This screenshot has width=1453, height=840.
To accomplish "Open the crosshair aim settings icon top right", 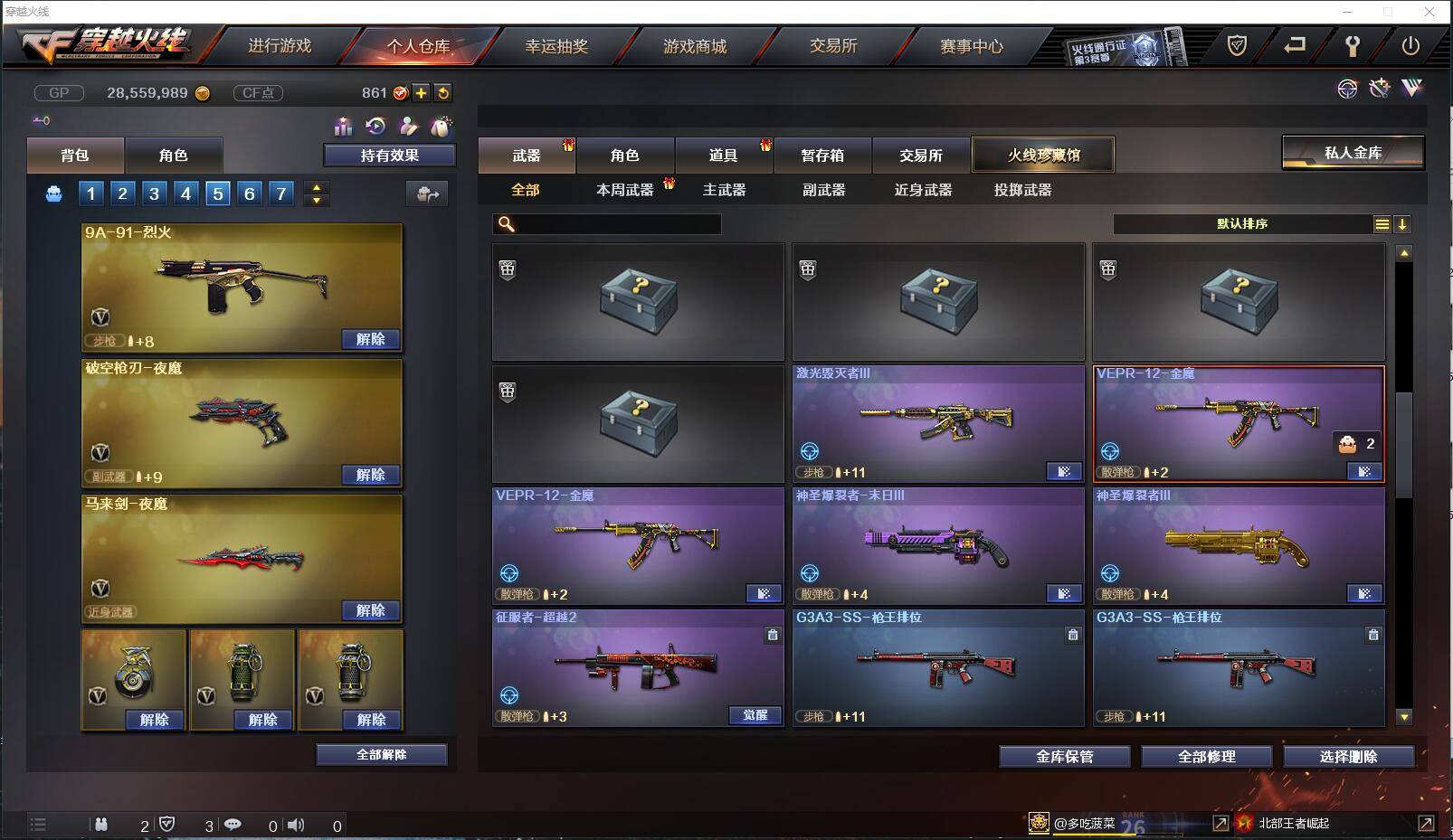I will point(1348,89).
